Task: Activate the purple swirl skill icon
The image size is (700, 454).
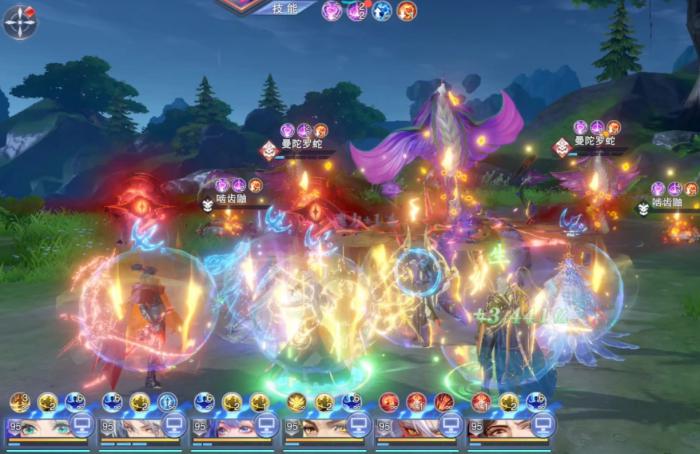Action: click(x=332, y=11)
